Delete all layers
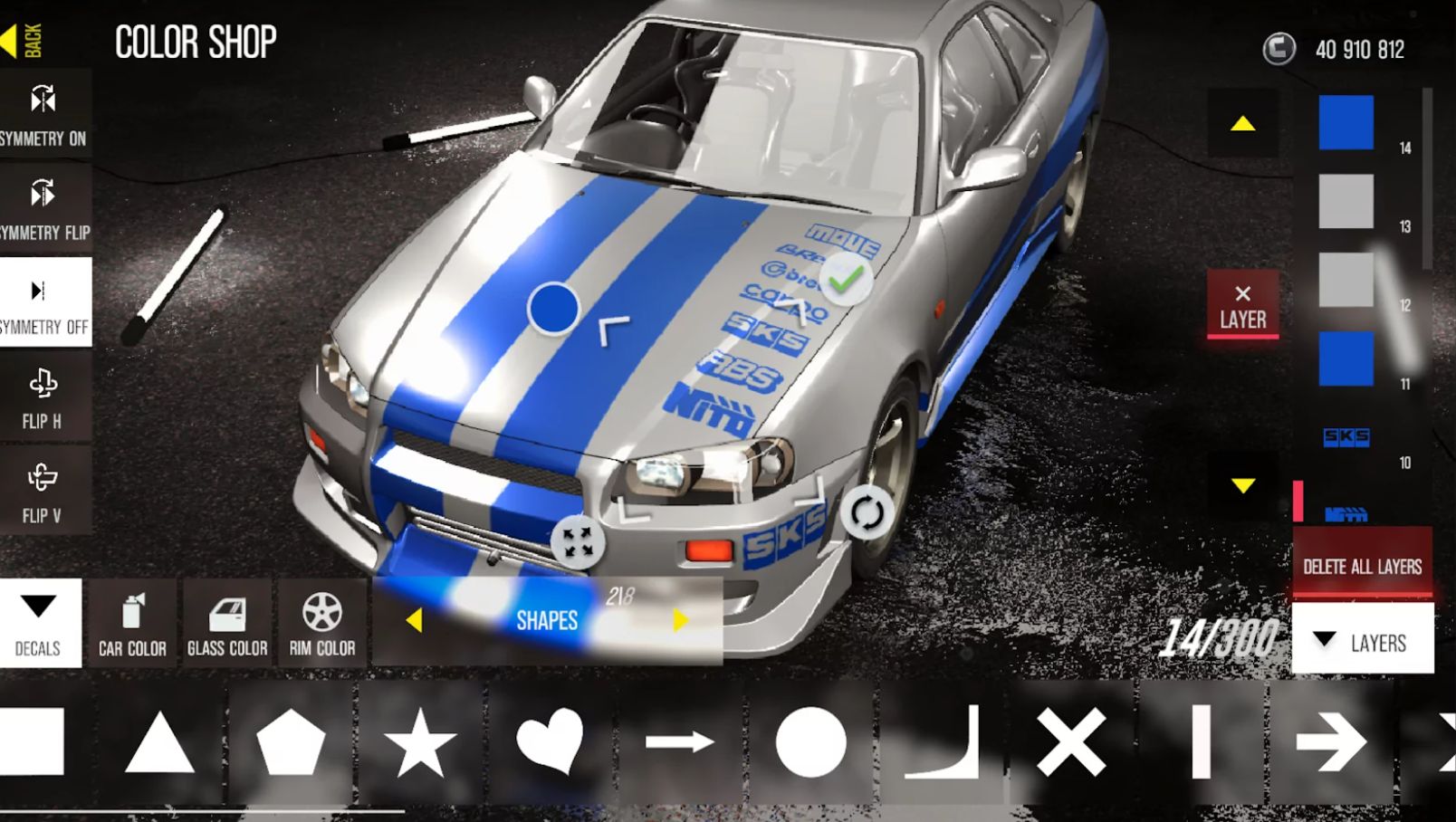This screenshot has width=1456, height=822. pos(1362,566)
